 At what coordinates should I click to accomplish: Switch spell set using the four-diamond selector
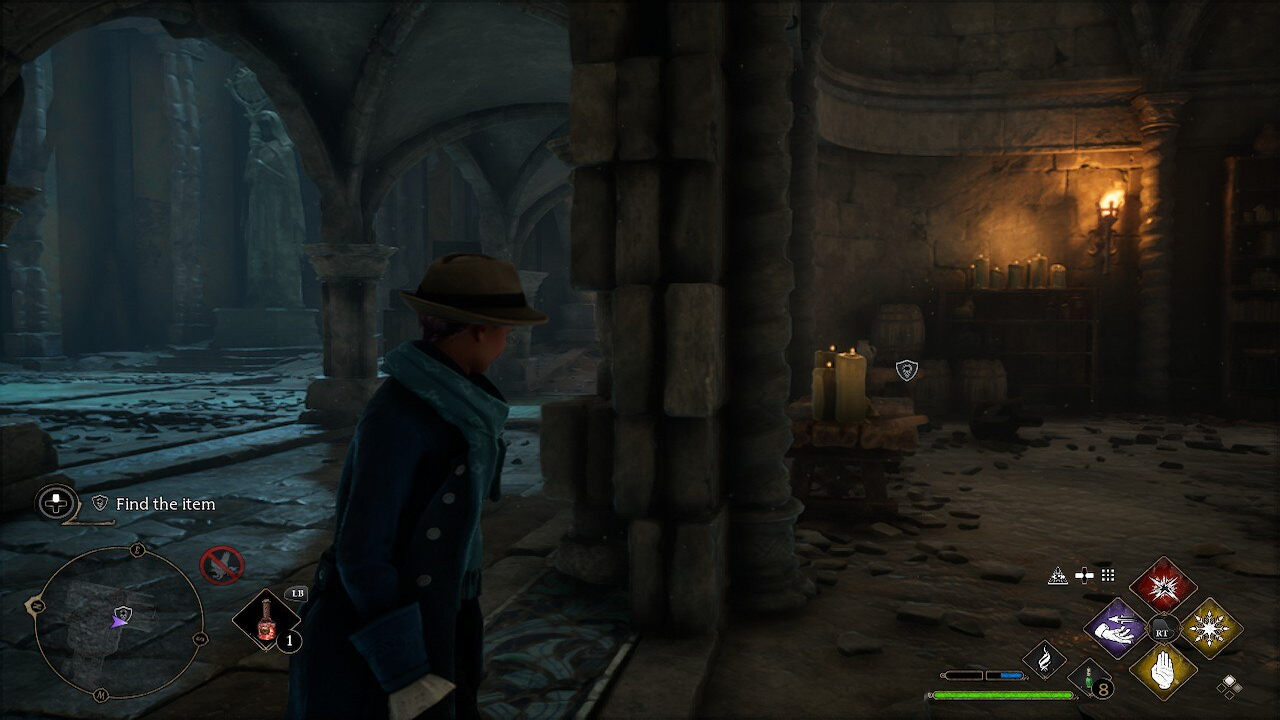point(1230,685)
